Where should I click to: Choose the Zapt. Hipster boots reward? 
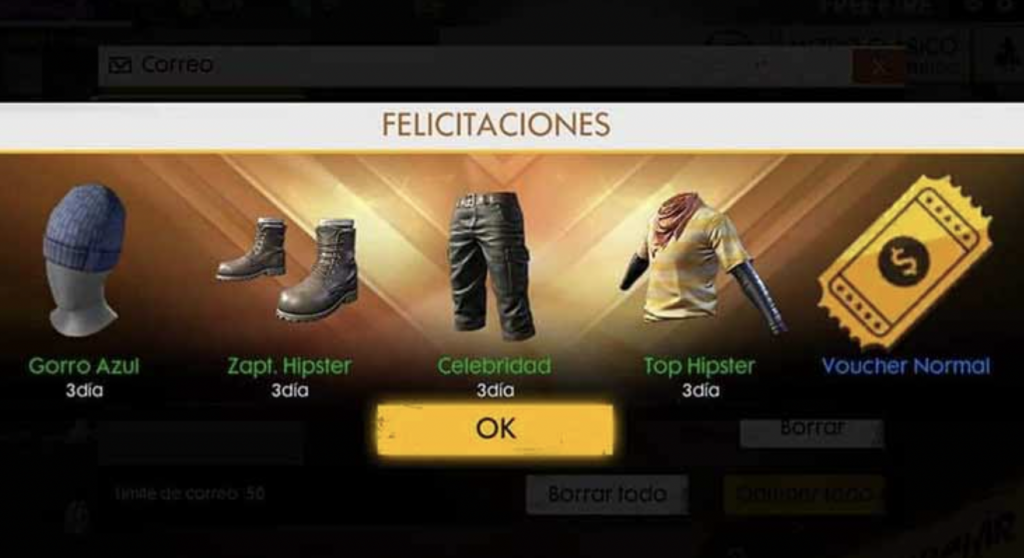click(x=288, y=268)
